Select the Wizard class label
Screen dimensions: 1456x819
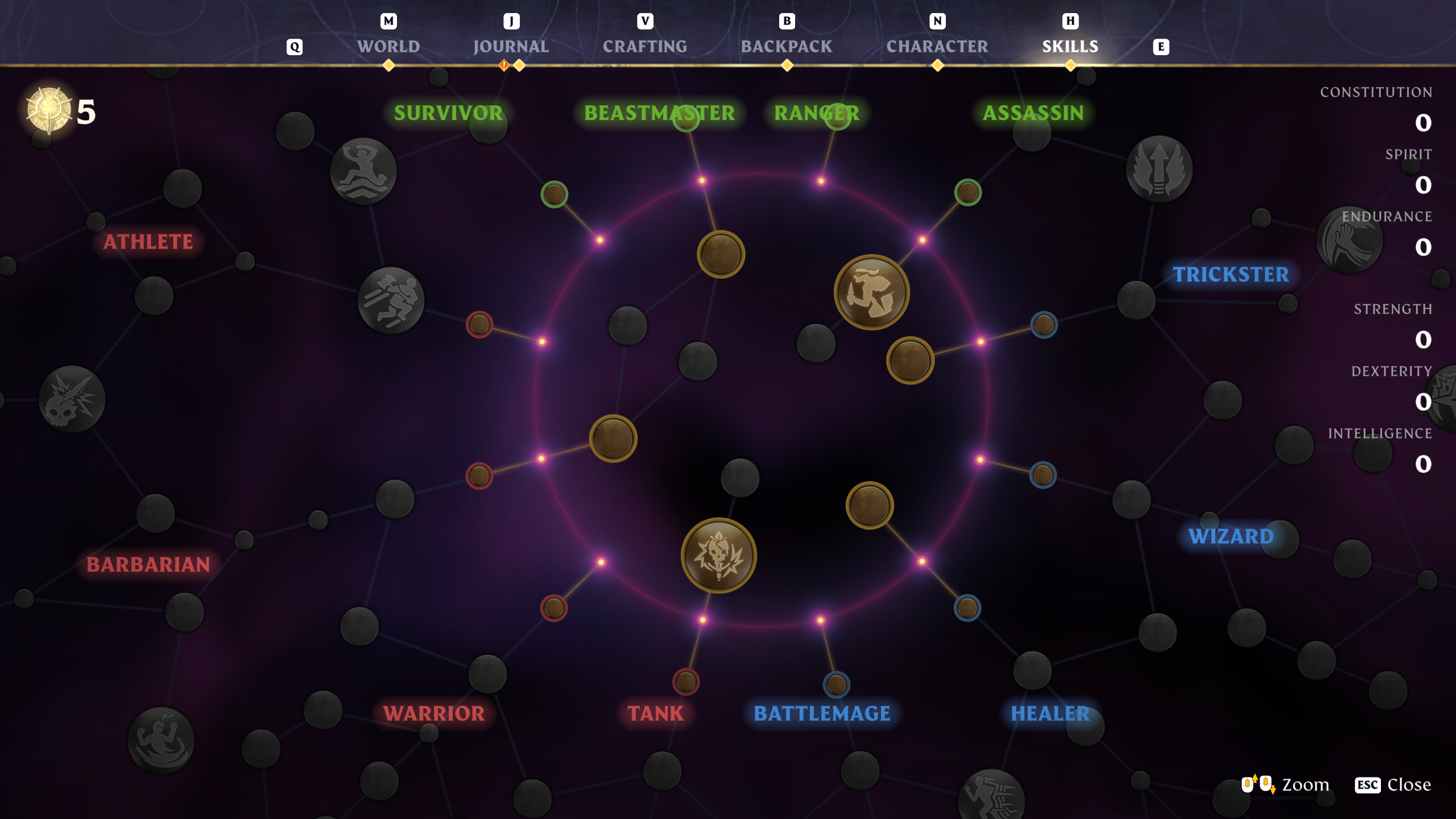tap(1231, 536)
